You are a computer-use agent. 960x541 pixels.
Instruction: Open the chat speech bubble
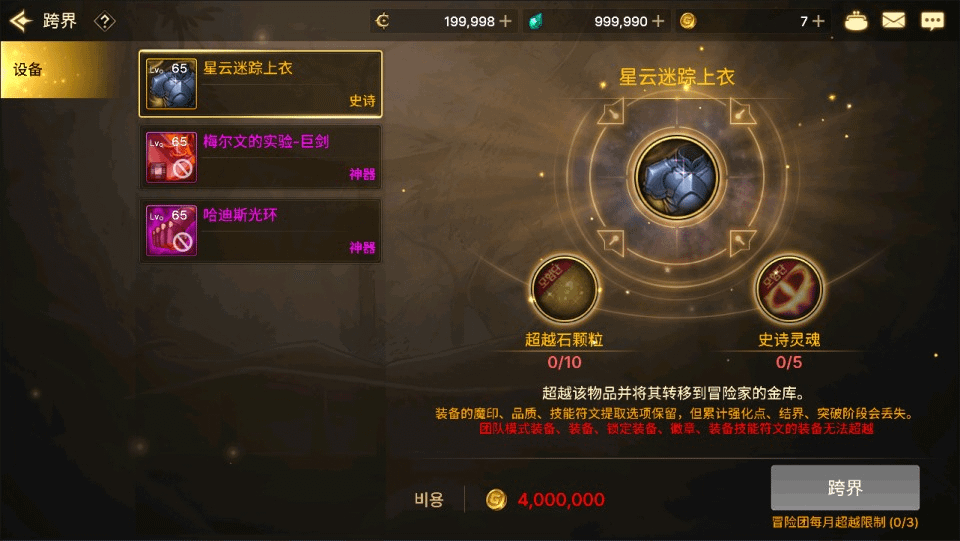[932, 21]
